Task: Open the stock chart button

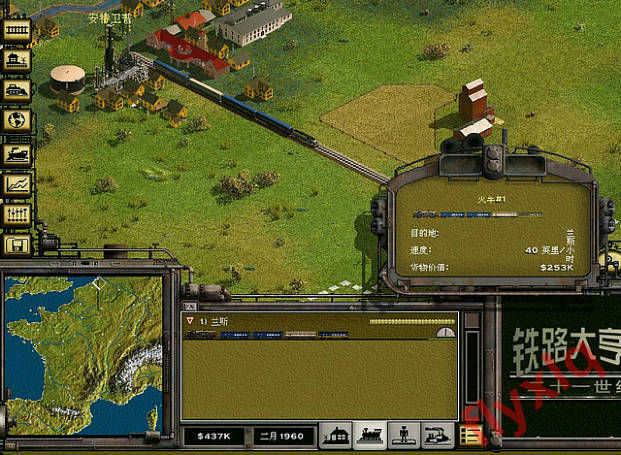Action: (x=17, y=184)
